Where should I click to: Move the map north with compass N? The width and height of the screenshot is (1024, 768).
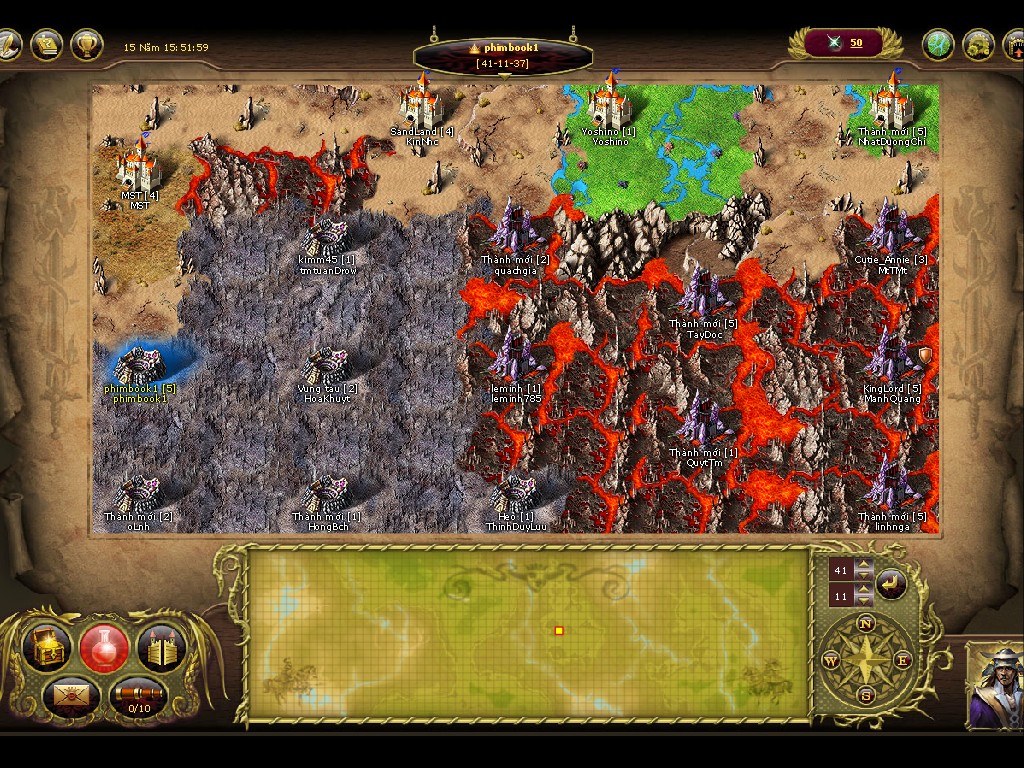[866, 624]
